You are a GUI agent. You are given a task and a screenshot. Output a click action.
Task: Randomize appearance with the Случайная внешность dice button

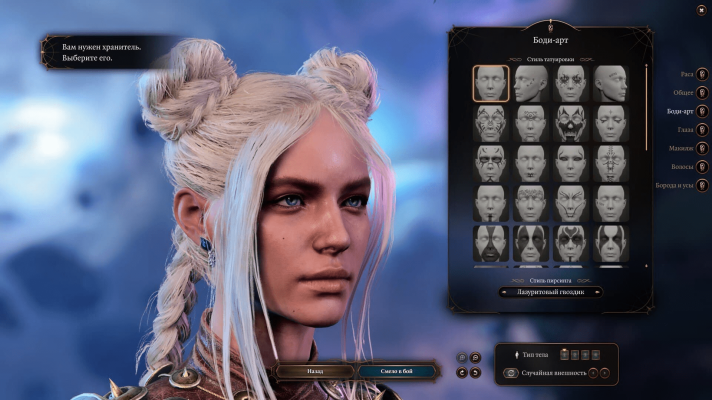pos(511,373)
